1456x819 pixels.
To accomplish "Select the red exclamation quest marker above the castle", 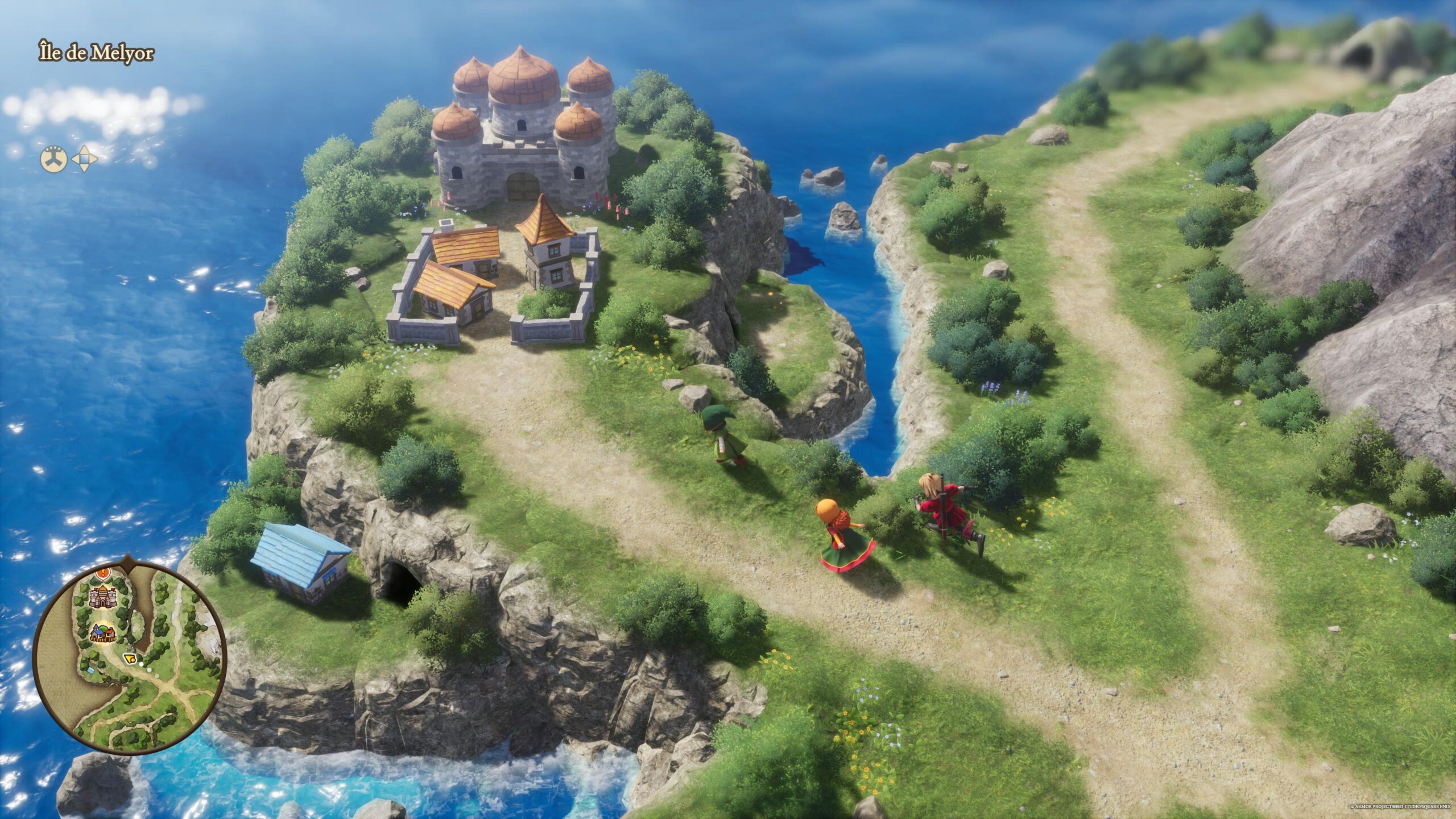I will (103, 573).
